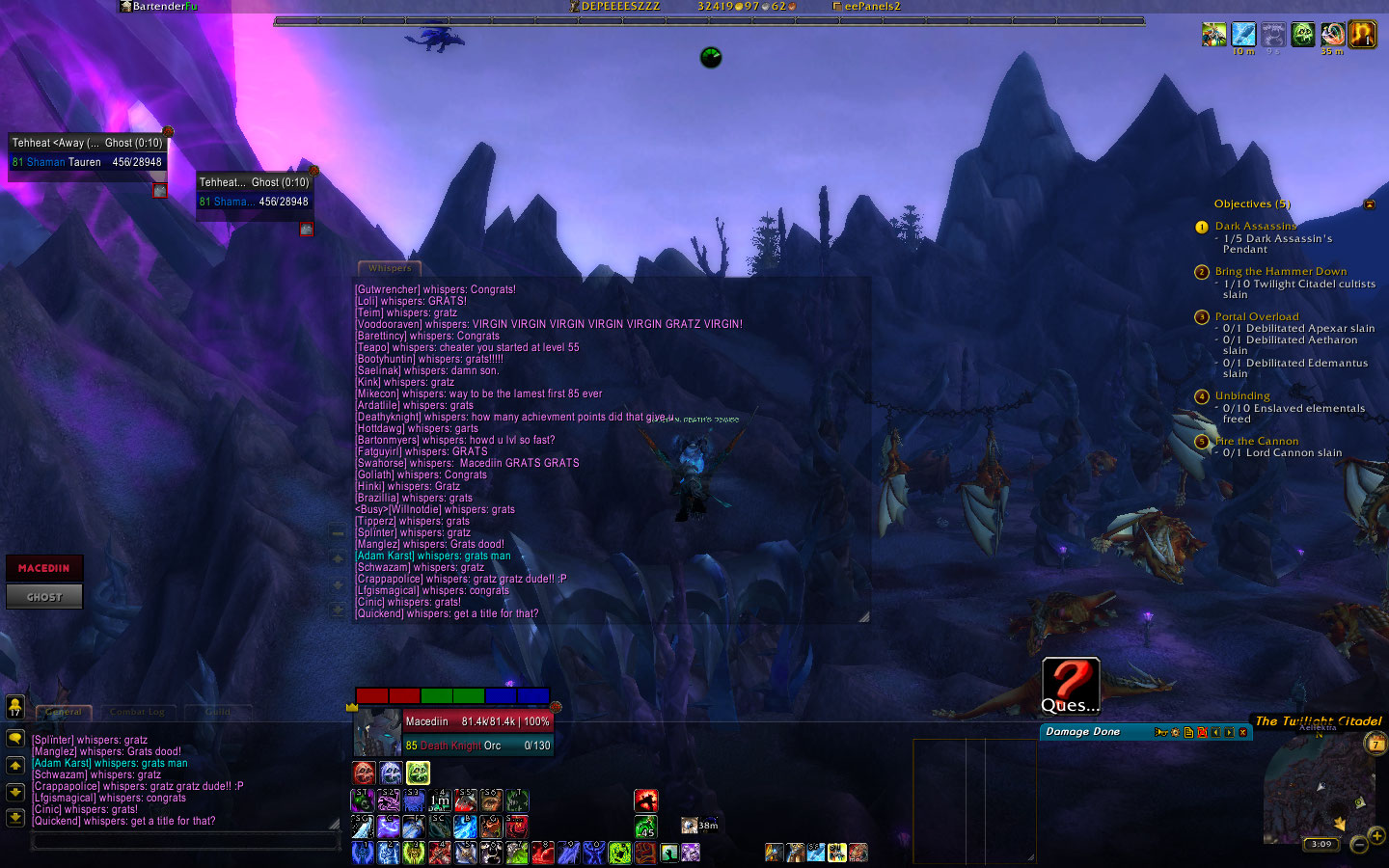Screen dimensions: 1389x868
Task: Zoom in the minimap with plus button
Action: [x=1376, y=835]
